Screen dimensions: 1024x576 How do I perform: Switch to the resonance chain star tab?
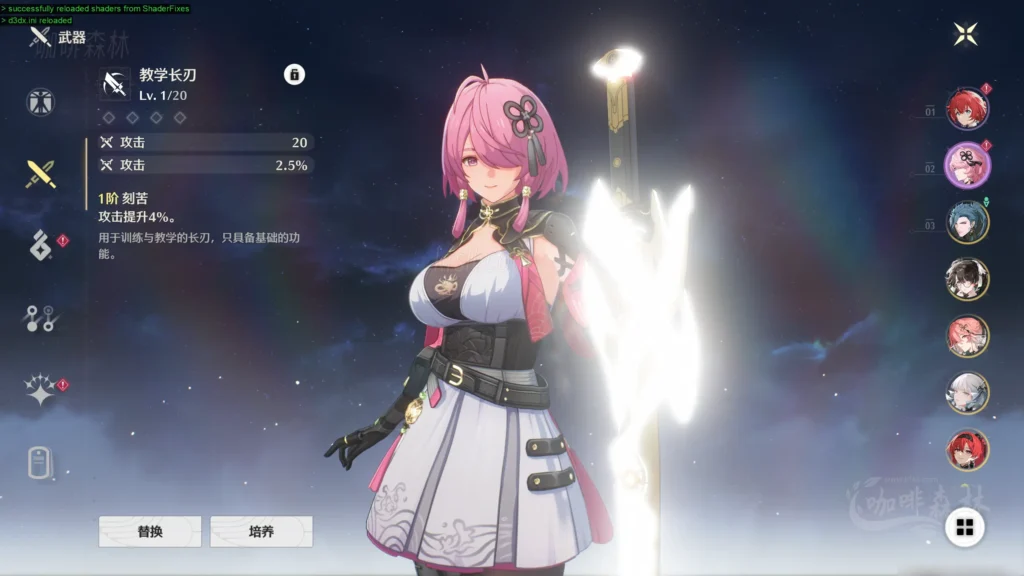41,391
